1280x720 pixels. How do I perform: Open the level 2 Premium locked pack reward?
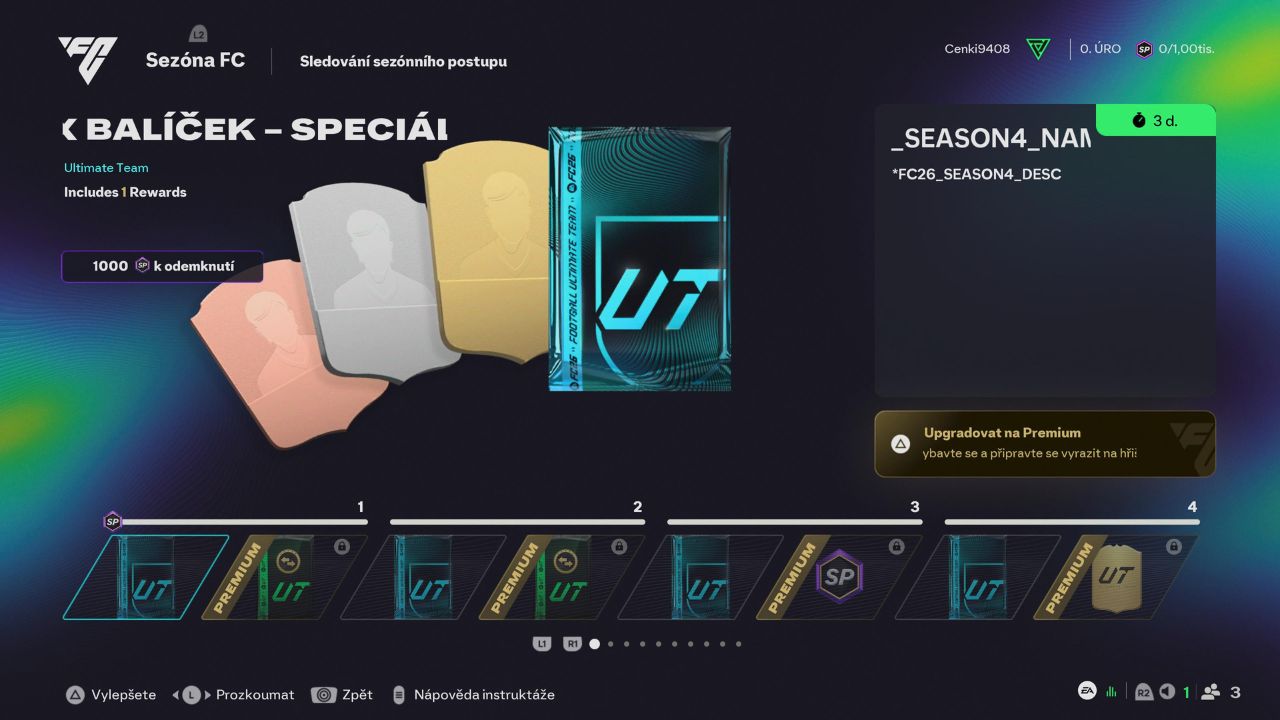pyautogui.click(x=561, y=577)
